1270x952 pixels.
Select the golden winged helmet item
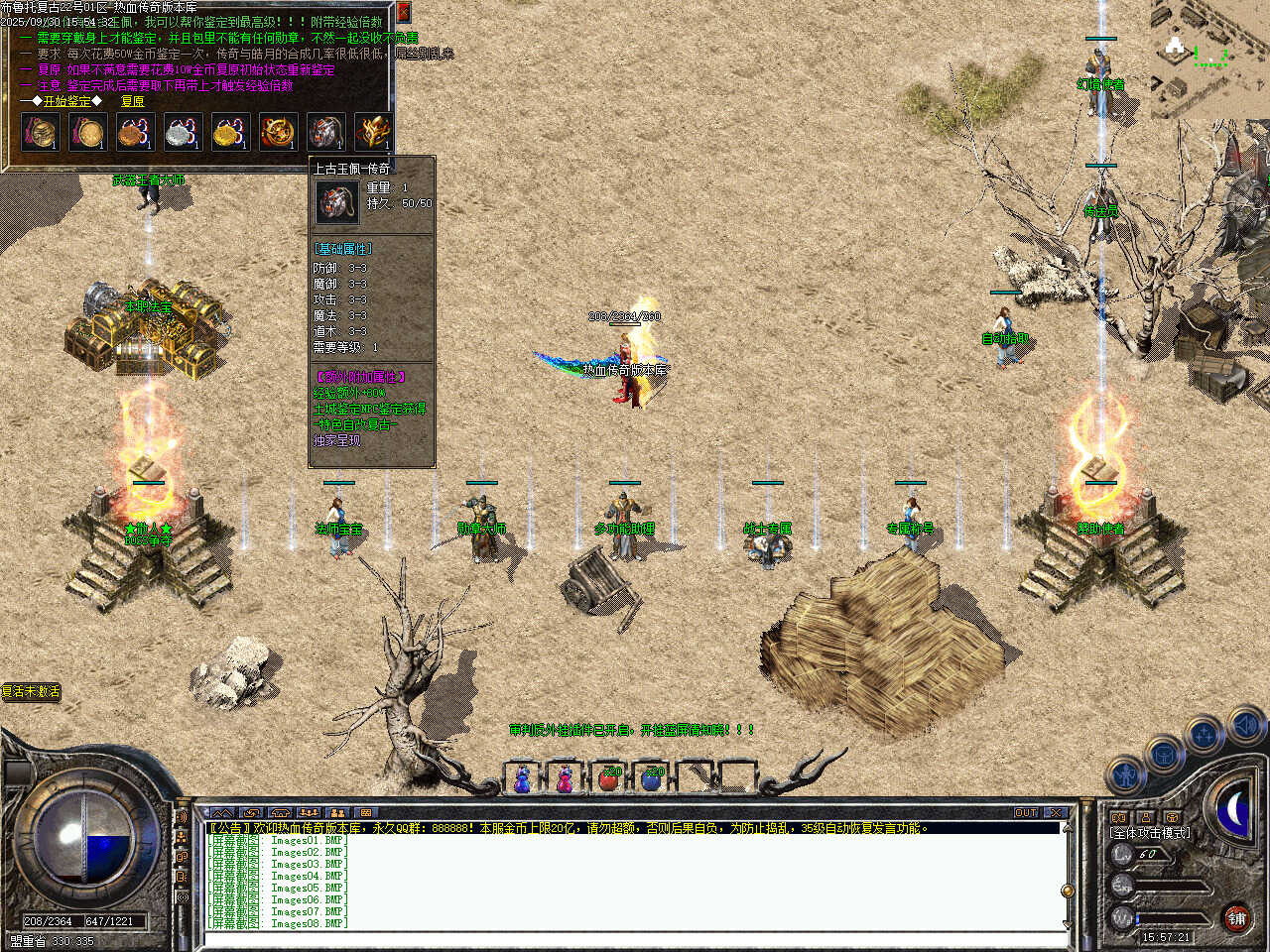tap(373, 132)
